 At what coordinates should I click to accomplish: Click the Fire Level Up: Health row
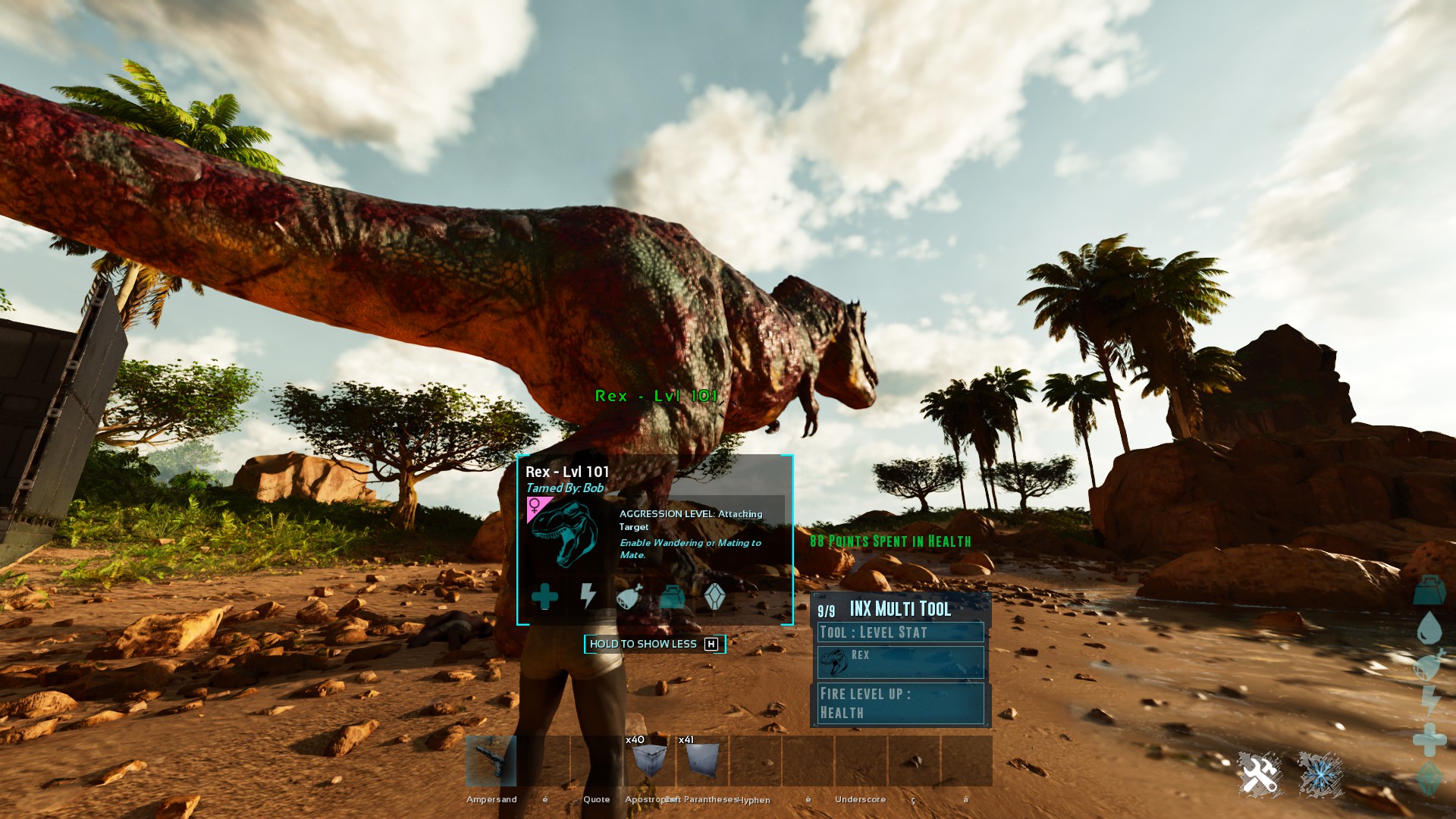(x=900, y=703)
